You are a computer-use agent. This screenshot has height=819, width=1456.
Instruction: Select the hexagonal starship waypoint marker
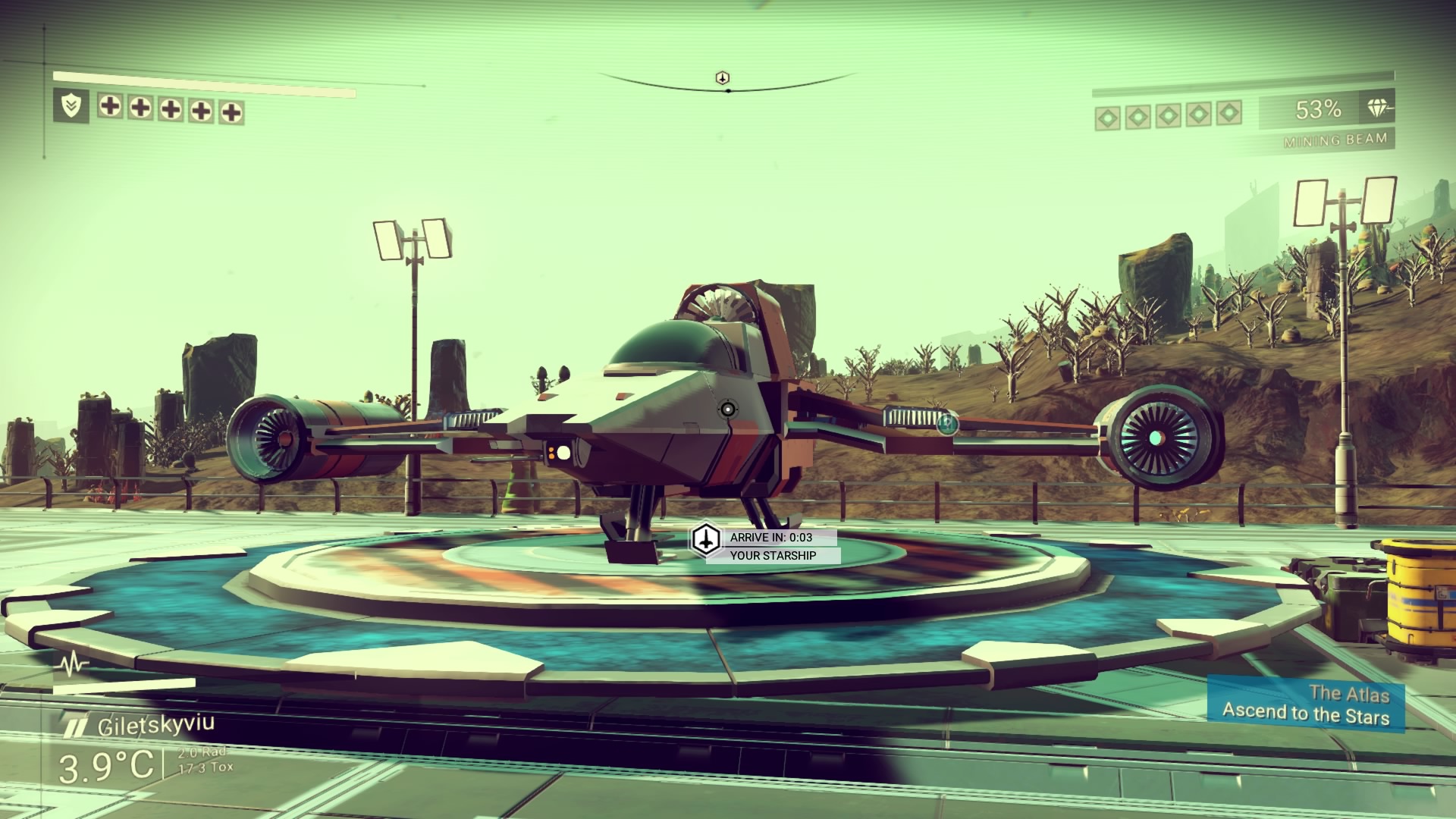tap(707, 540)
